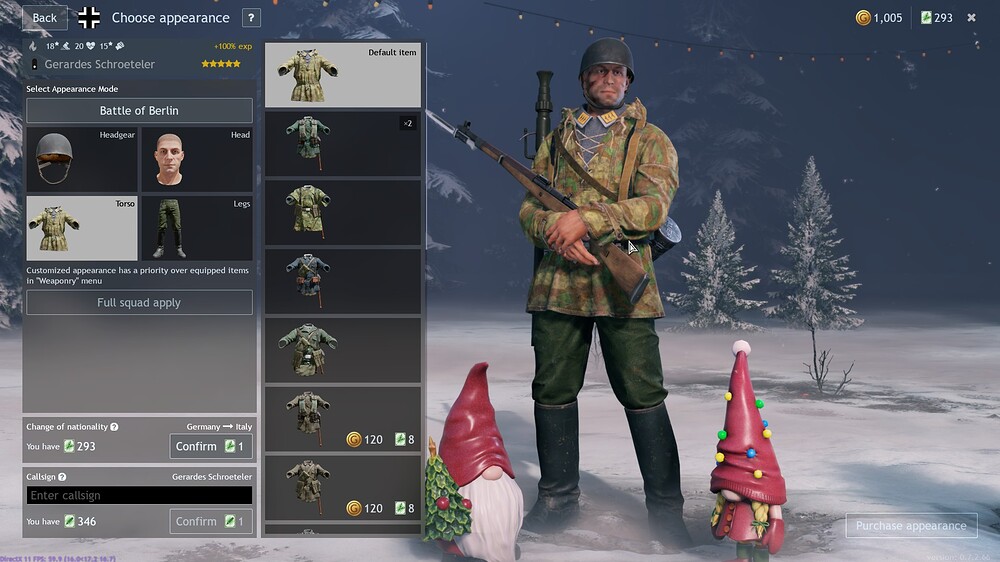Click the Enter callsign text field

[139, 495]
